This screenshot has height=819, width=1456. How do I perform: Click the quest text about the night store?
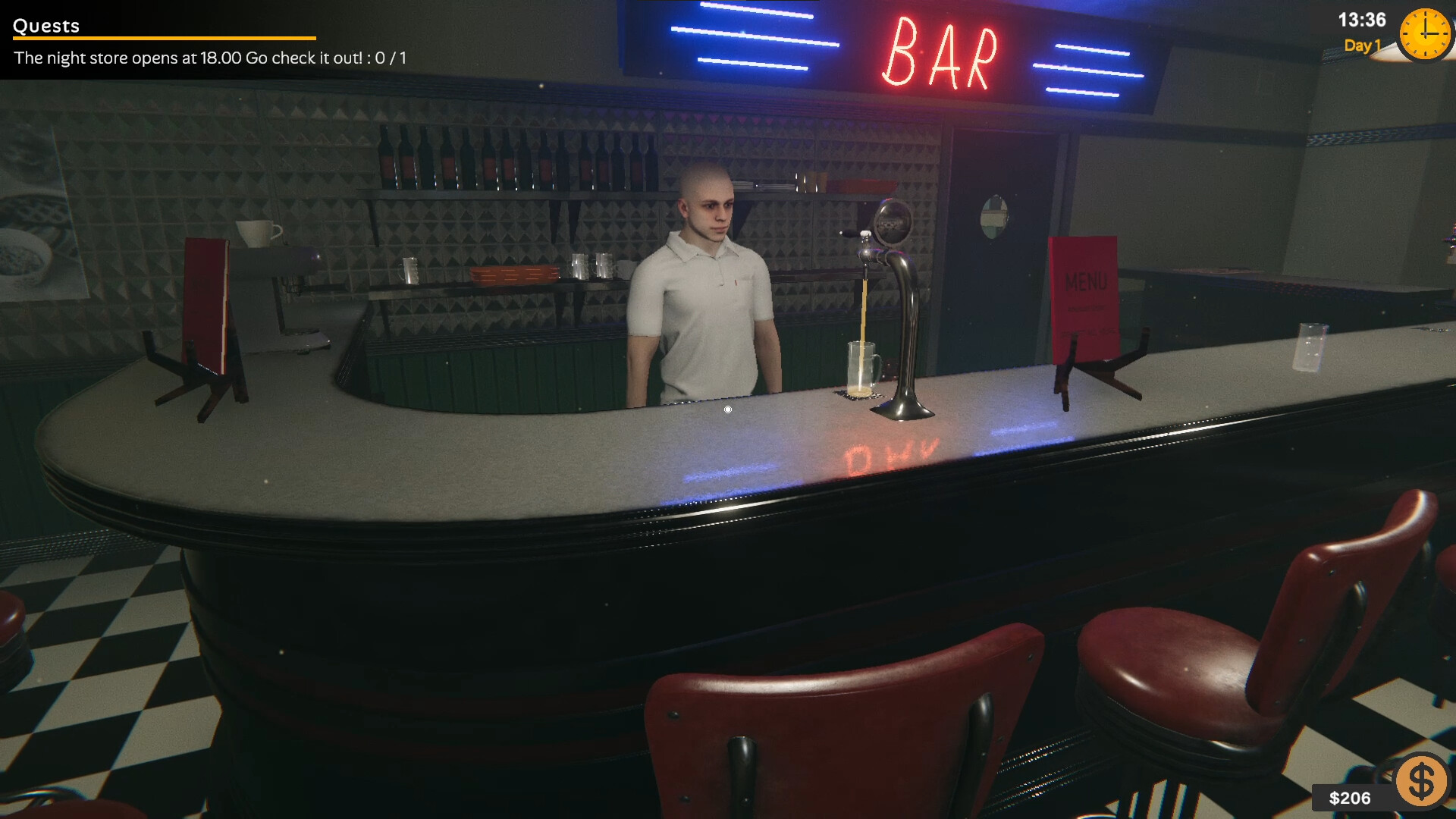tap(205, 57)
